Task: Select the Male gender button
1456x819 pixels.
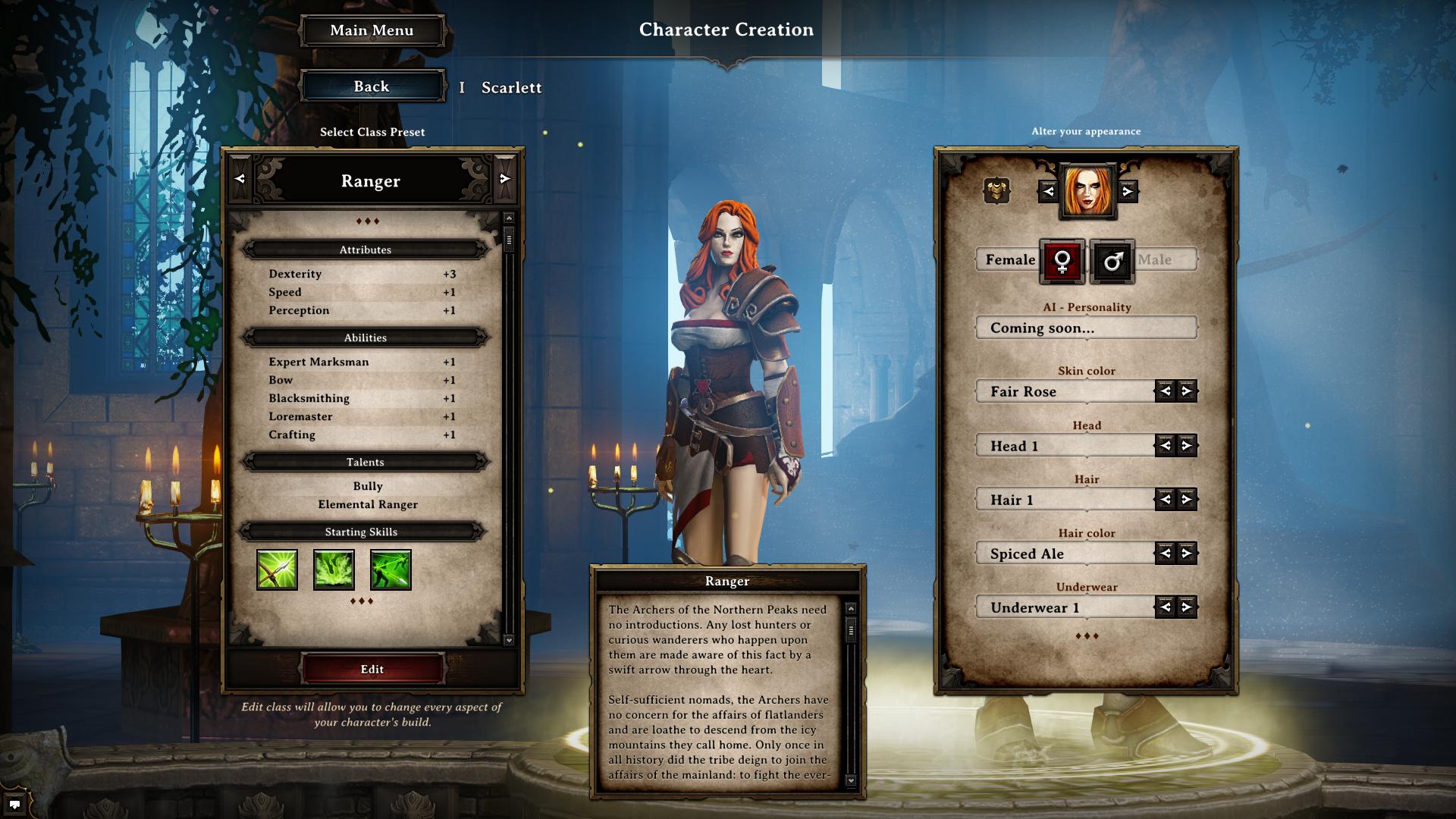Action: click(1112, 262)
